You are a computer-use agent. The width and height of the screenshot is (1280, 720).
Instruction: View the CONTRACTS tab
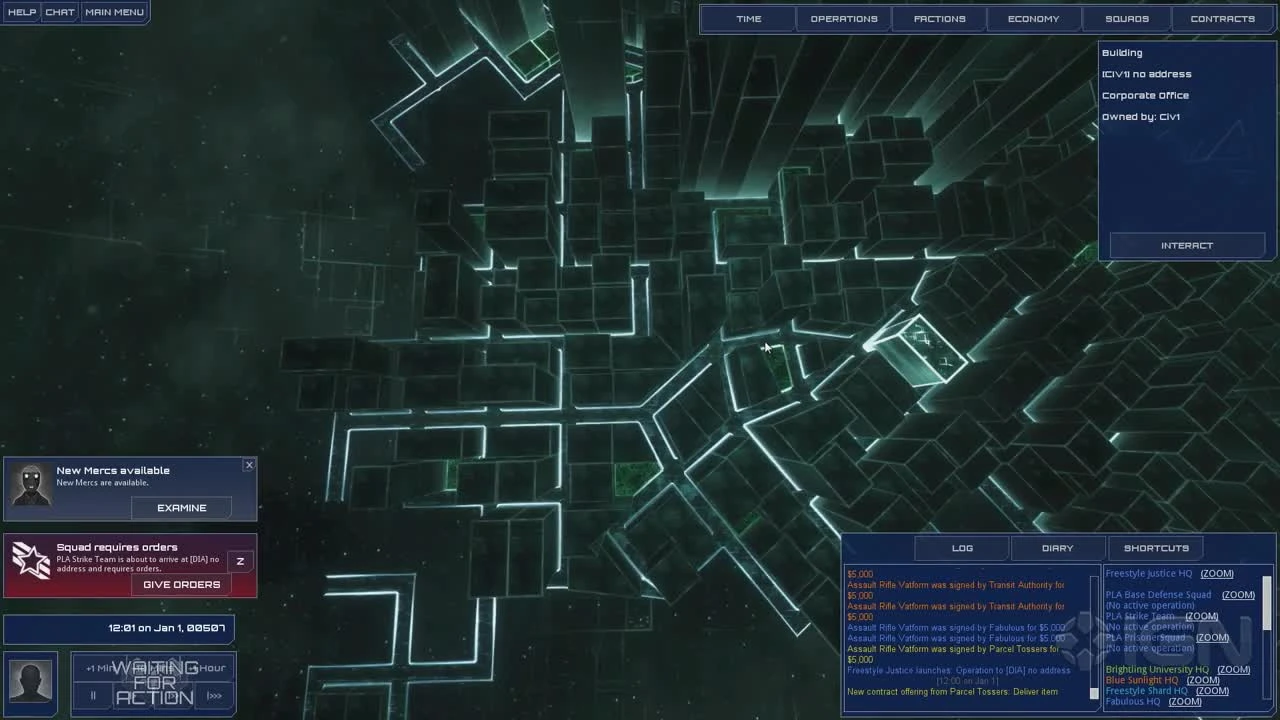click(x=1222, y=18)
